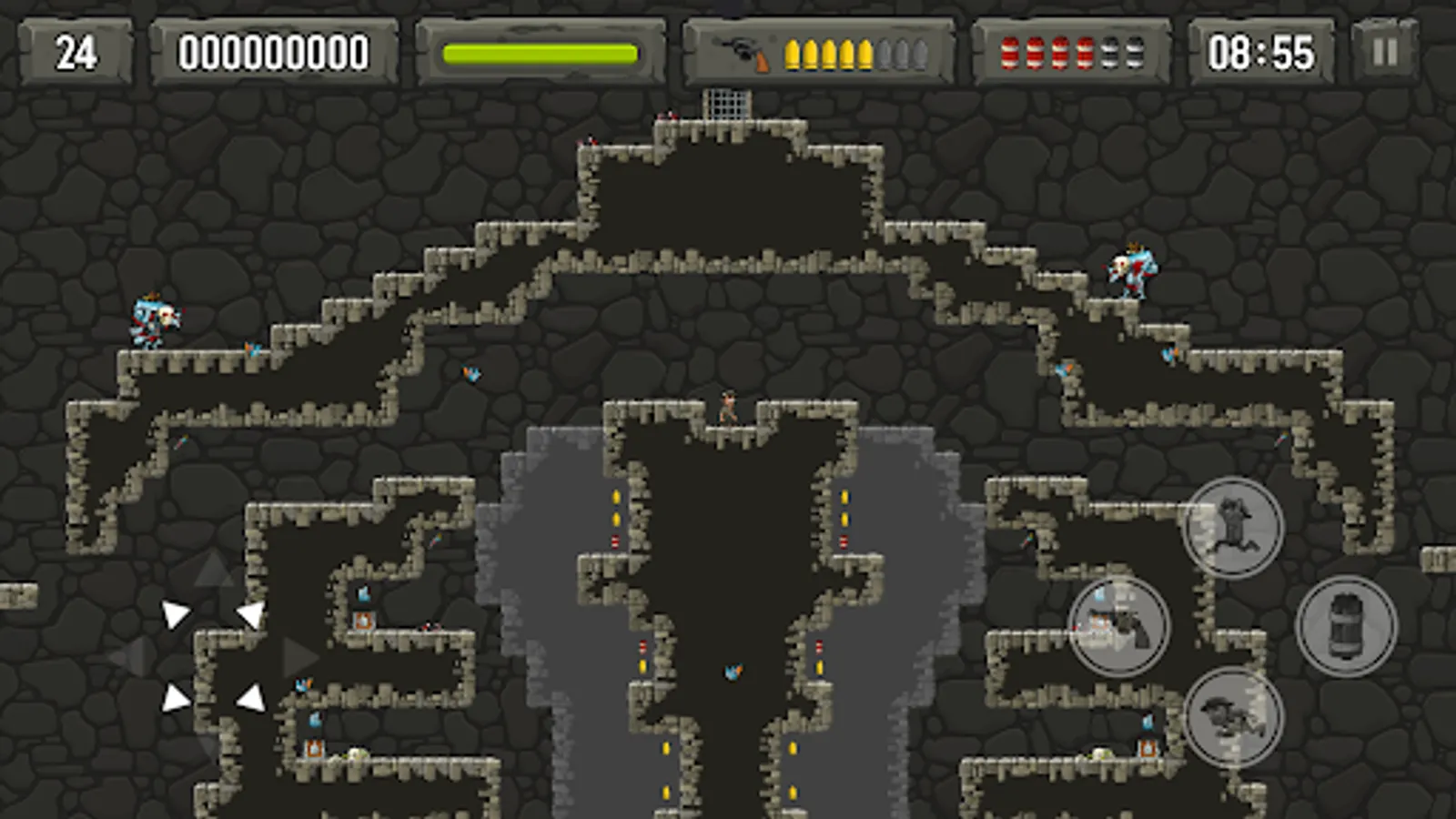Throw dynamite with the dynamite button
Screen dimensions: 1456x819
tap(1346, 626)
